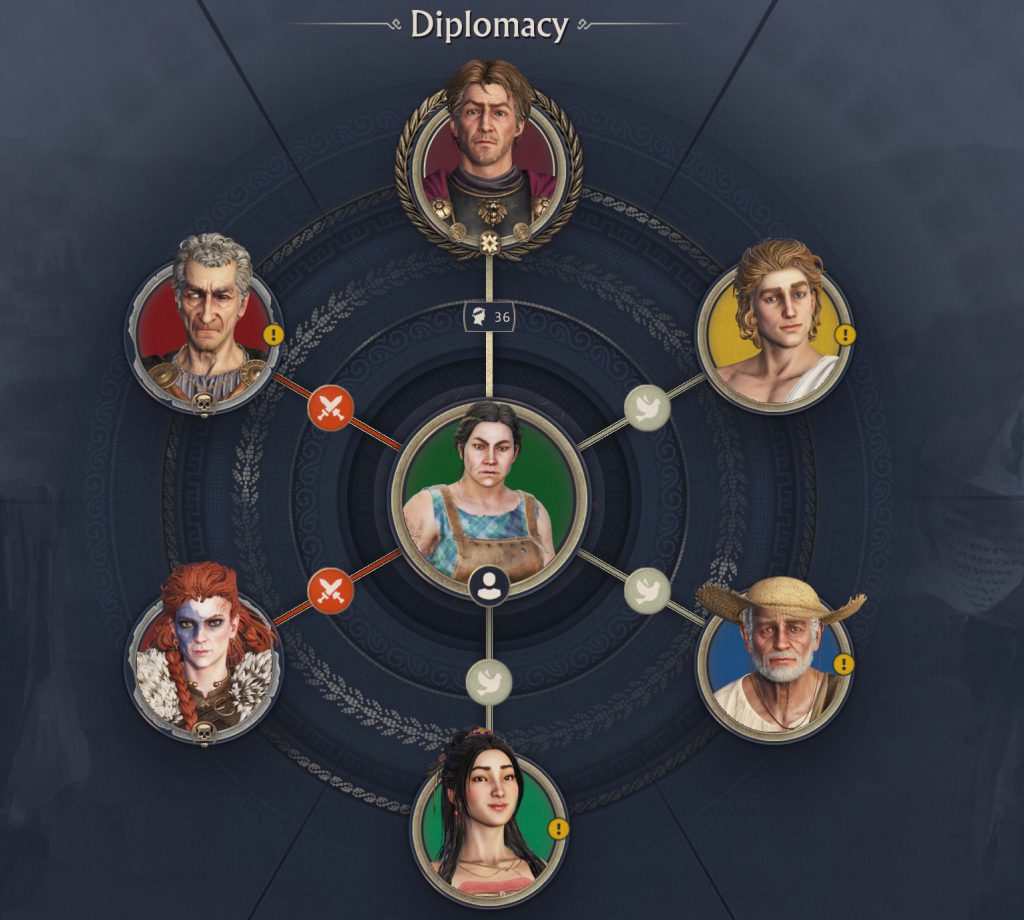Select the laurel-wreathed leader portrait at top
This screenshot has height=920, width=1024.
[x=489, y=158]
